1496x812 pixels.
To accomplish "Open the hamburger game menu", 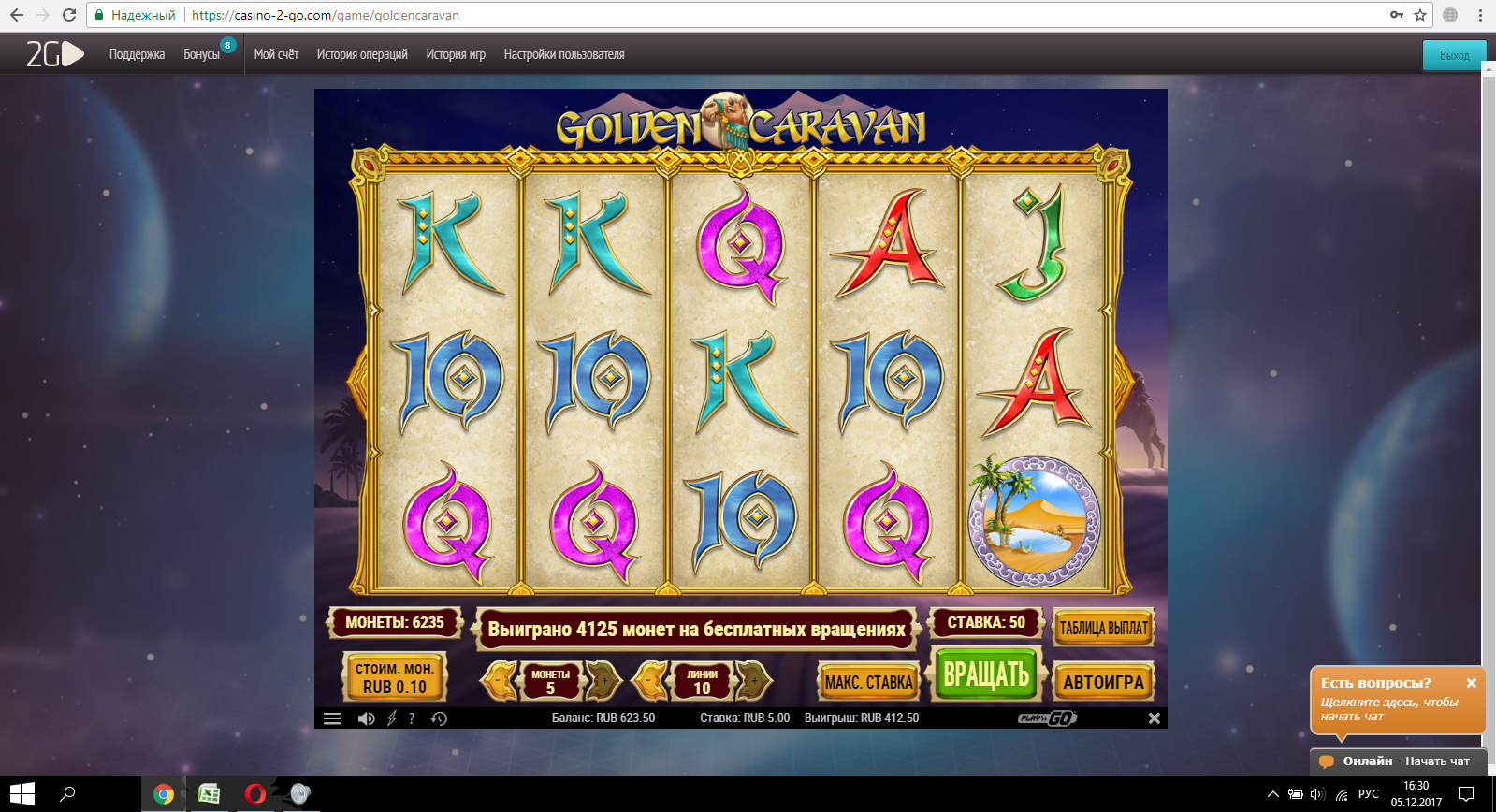I will point(332,718).
